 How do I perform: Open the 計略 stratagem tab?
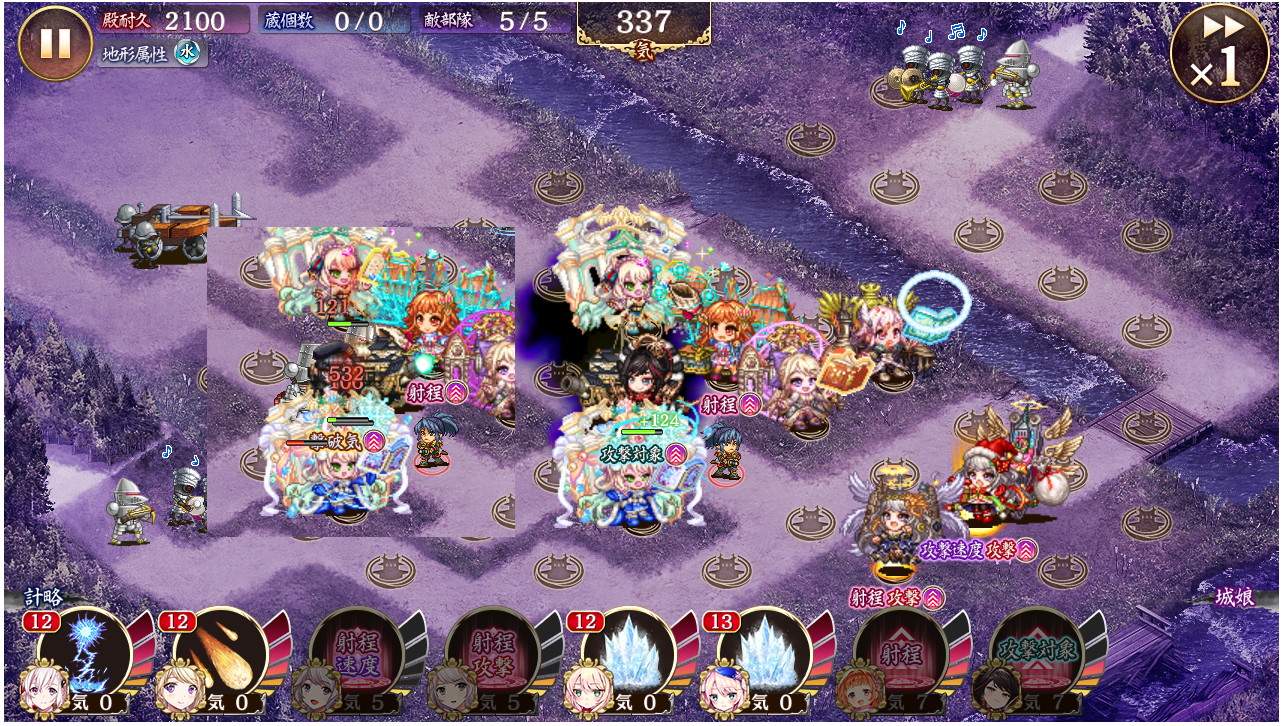tap(44, 597)
